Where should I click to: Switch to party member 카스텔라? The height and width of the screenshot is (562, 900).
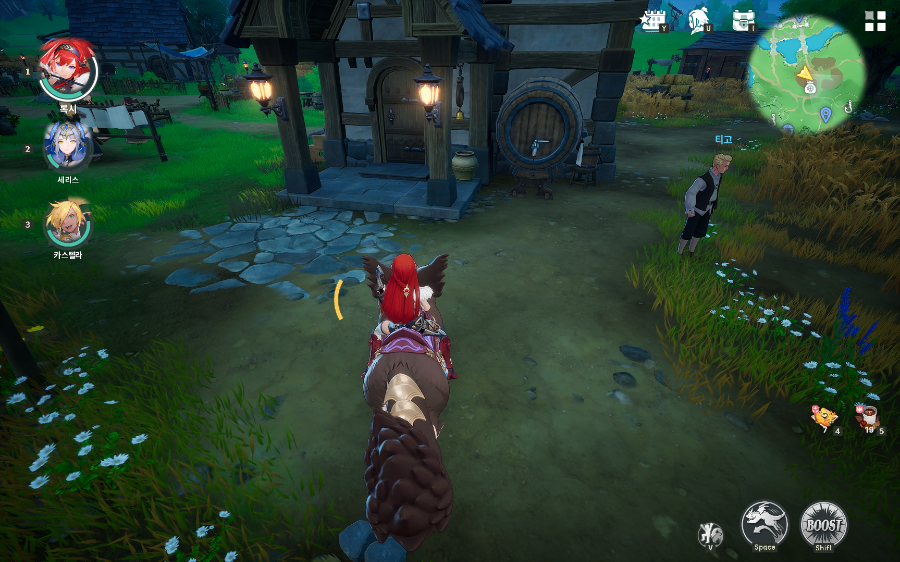(x=68, y=223)
